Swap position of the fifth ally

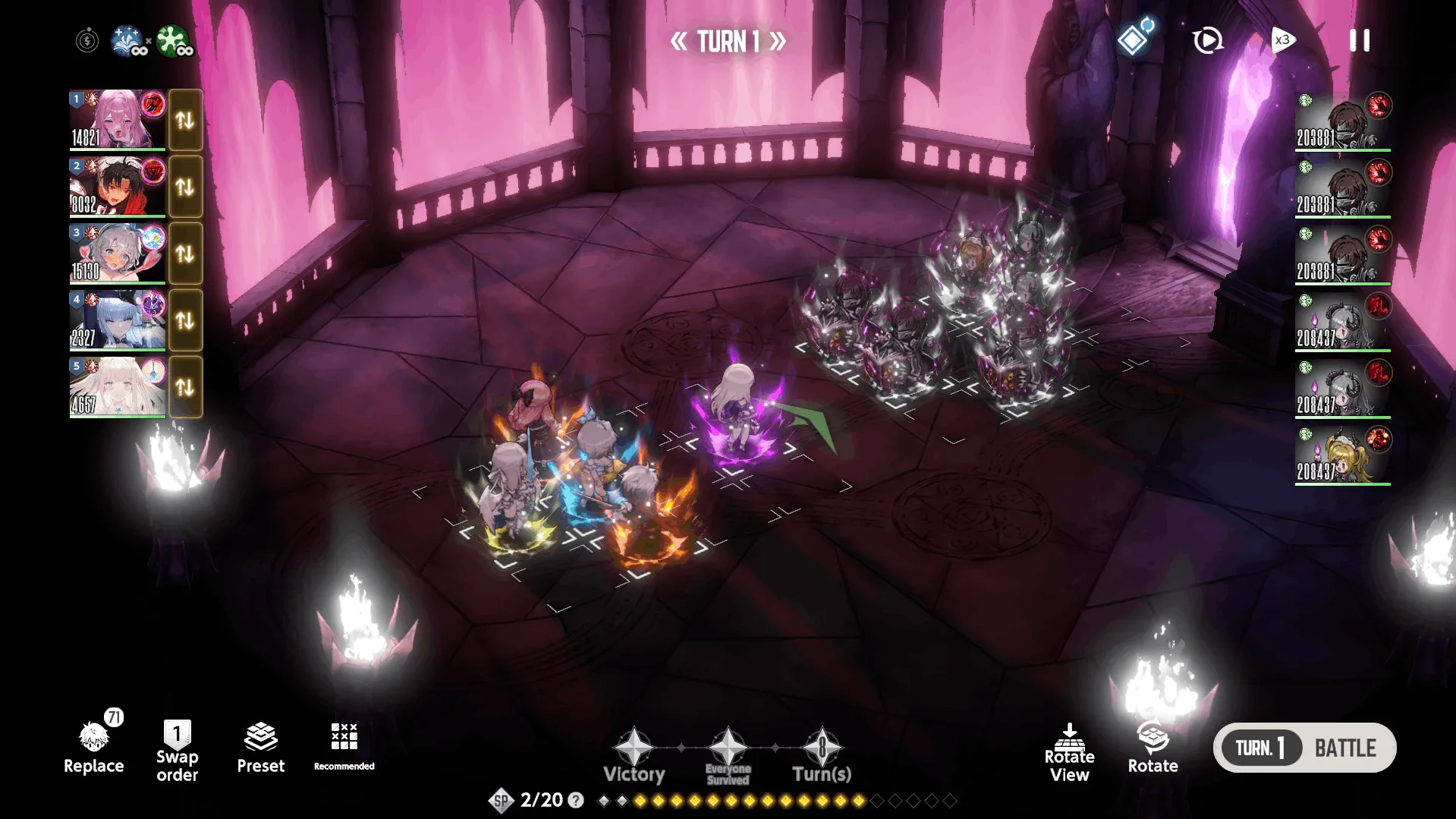pos(185,387)
